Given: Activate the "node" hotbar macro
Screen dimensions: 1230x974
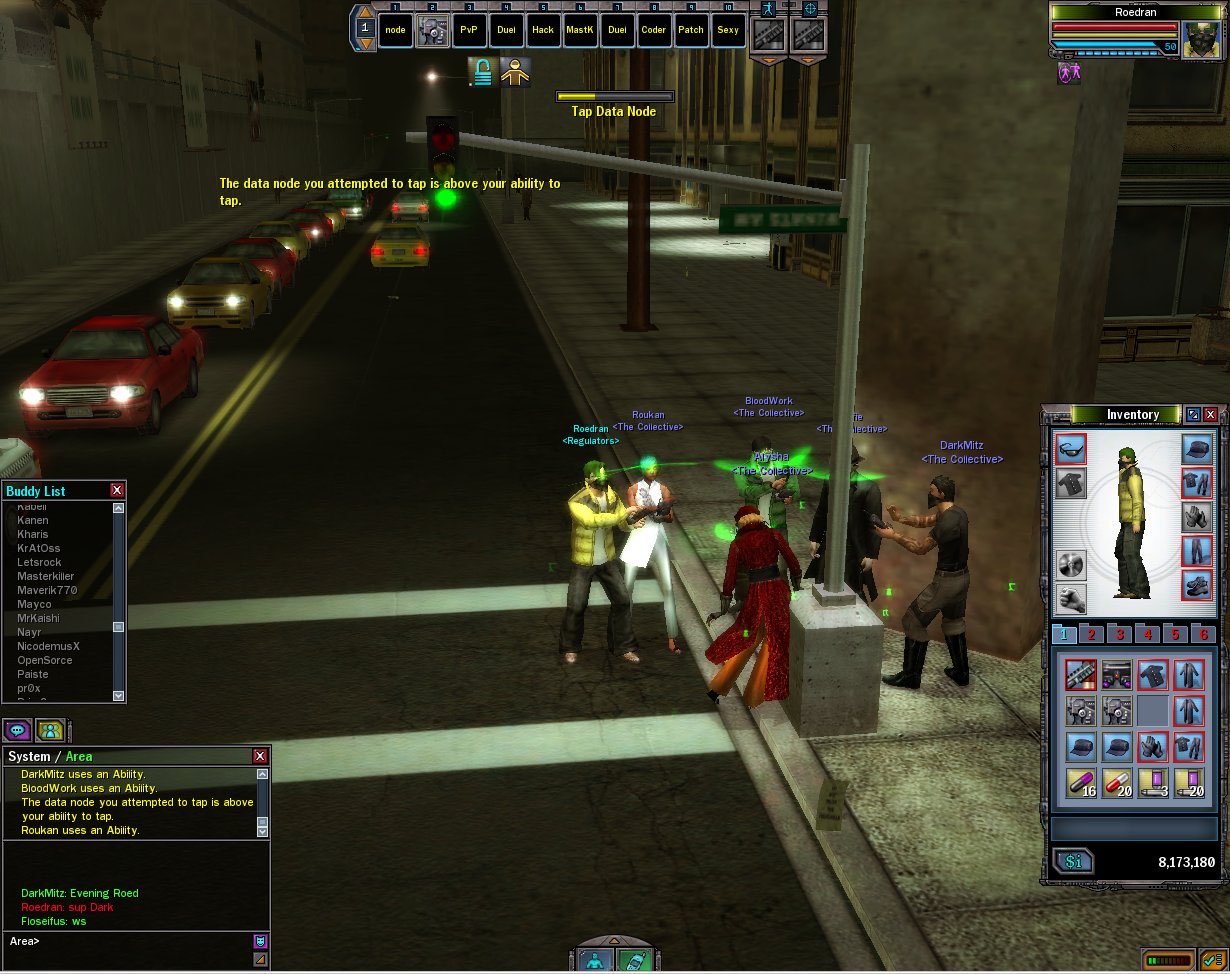Looking at the screenshot, I should 396,30.
